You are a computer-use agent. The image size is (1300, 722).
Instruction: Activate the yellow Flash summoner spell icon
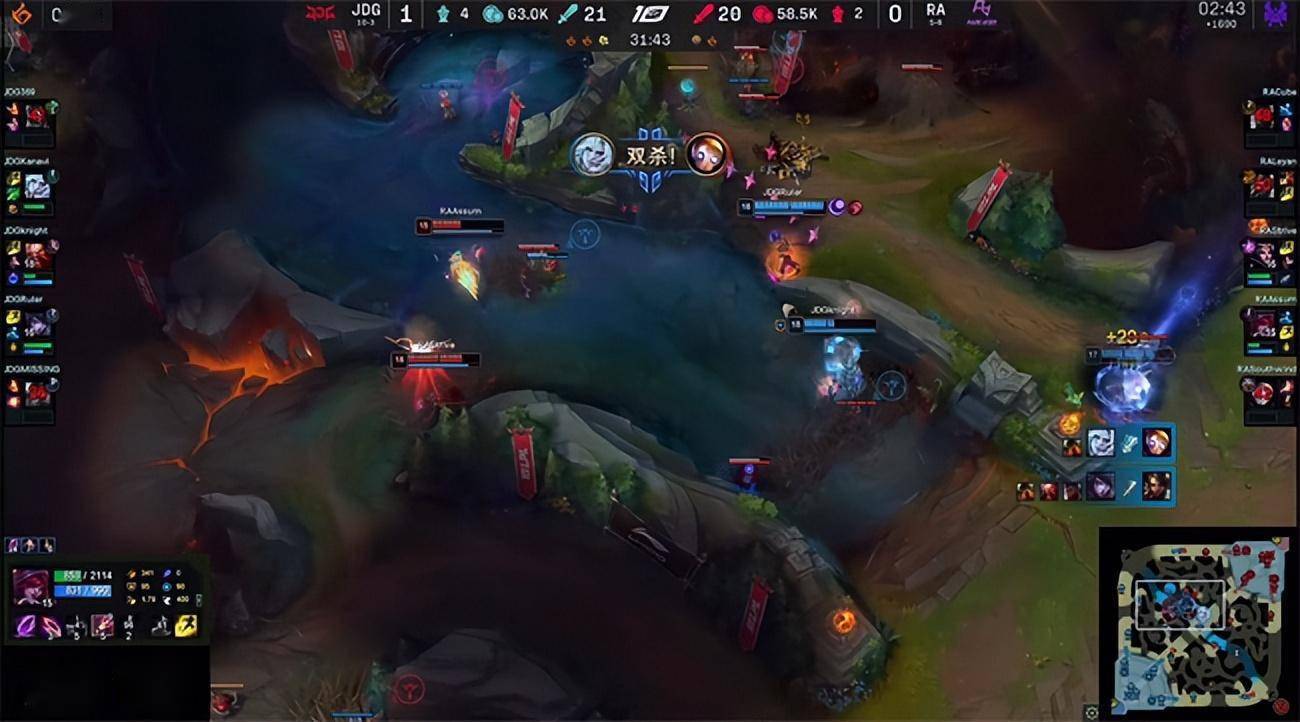click(185, 626)
